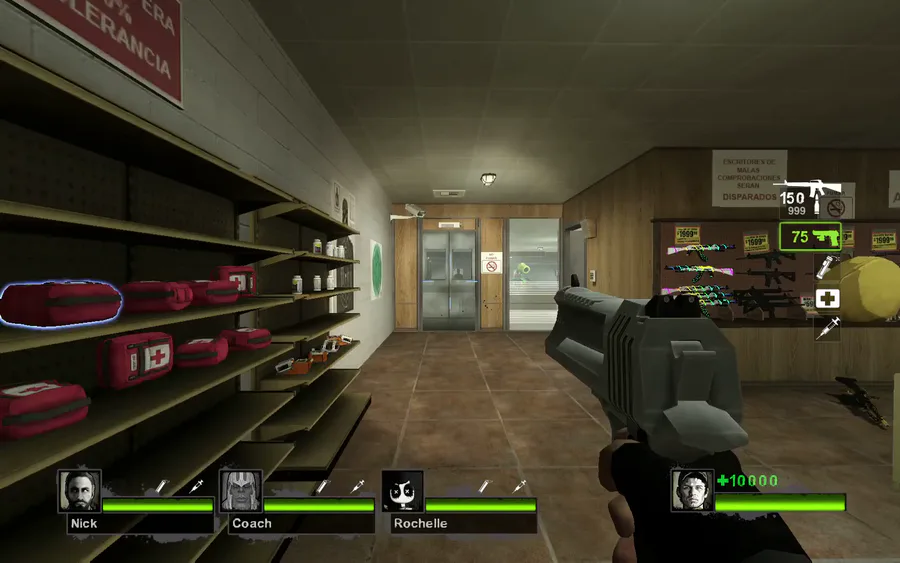The height and width of the screenshot is (563, 900).
Task: Choose Rochelle's teammate portrait
Action: point(403,491)
